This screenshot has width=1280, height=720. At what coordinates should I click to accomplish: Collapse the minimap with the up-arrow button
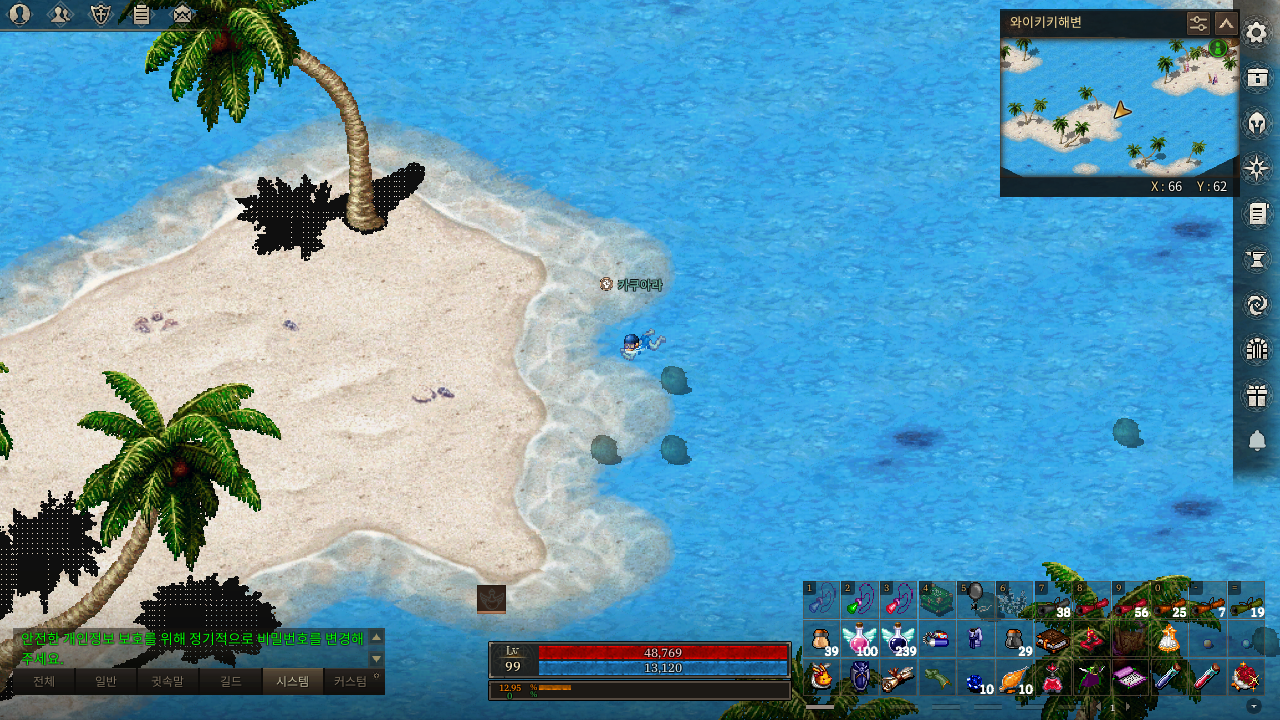(x=1226, y=23)
